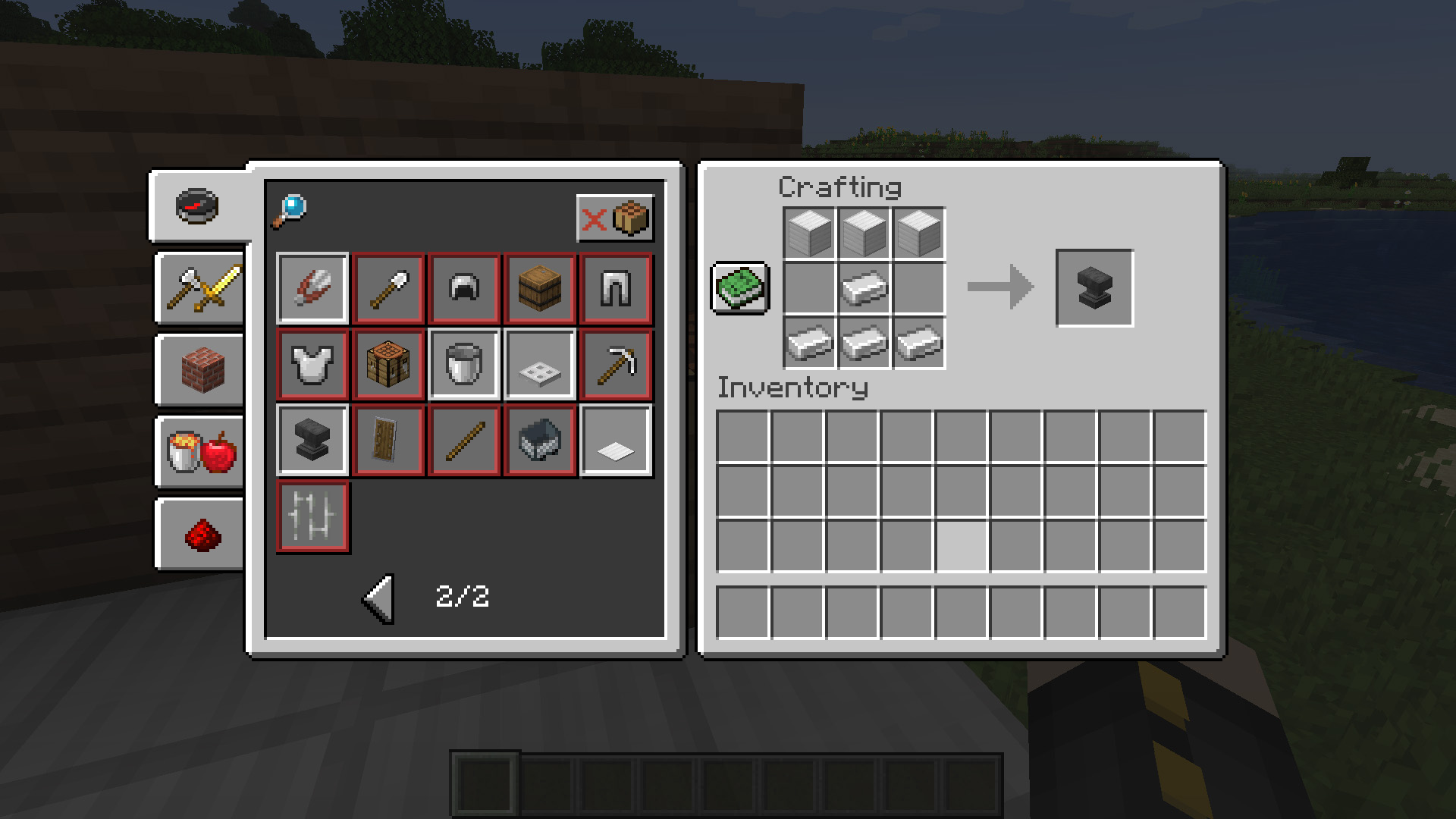Viewport: 1456px width, 819px height.
Task: Switch to the combat tab
Action: 199,288
